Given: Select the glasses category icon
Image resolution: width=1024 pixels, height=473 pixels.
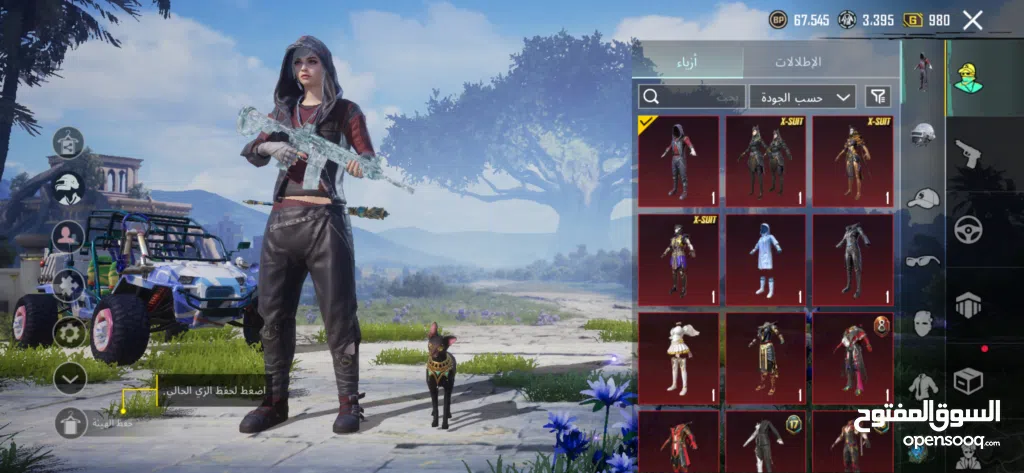Looking at the screenshot, I should 923,261.
